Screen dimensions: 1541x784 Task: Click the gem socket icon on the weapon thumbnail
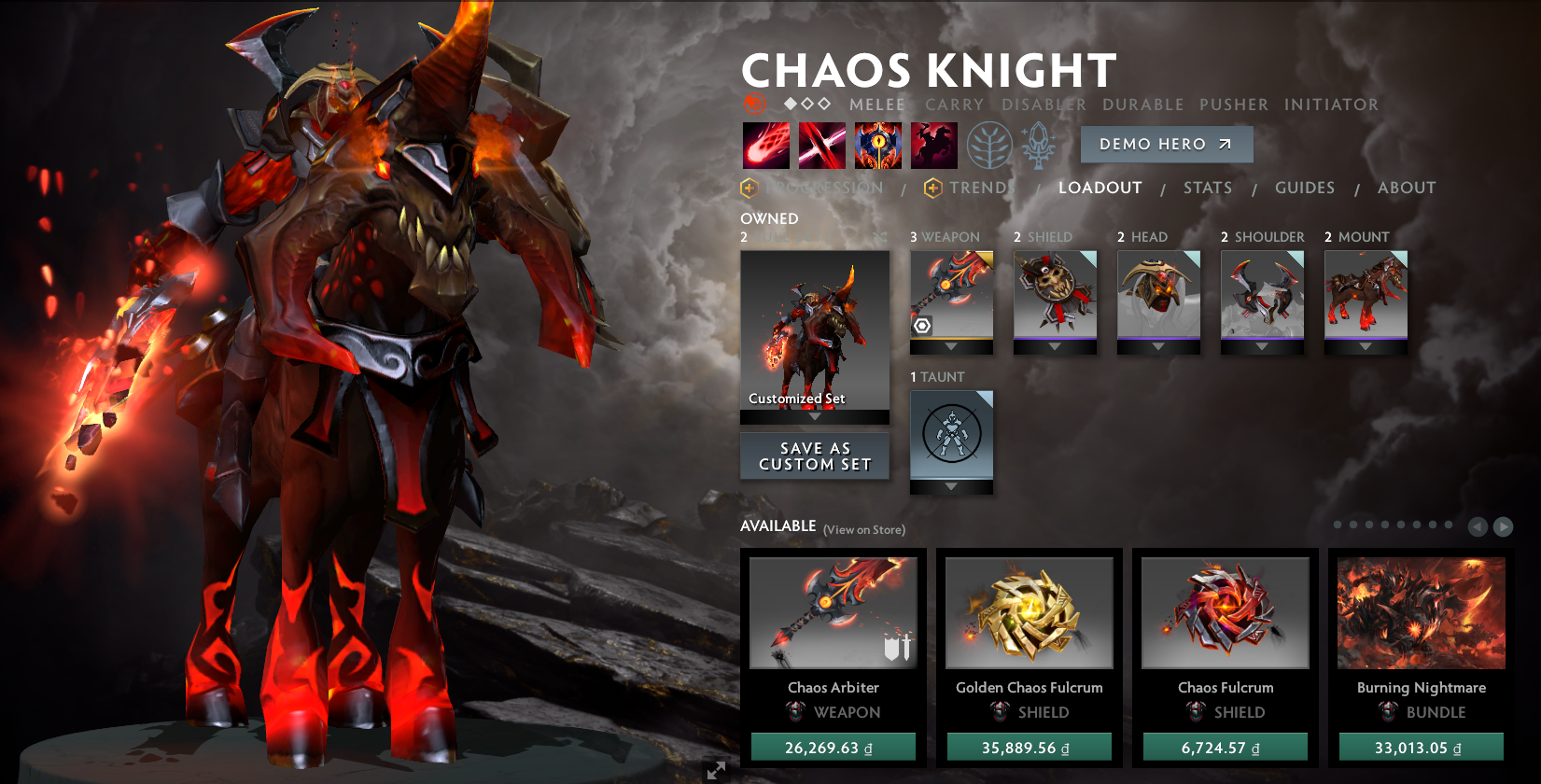coord(920,327)
